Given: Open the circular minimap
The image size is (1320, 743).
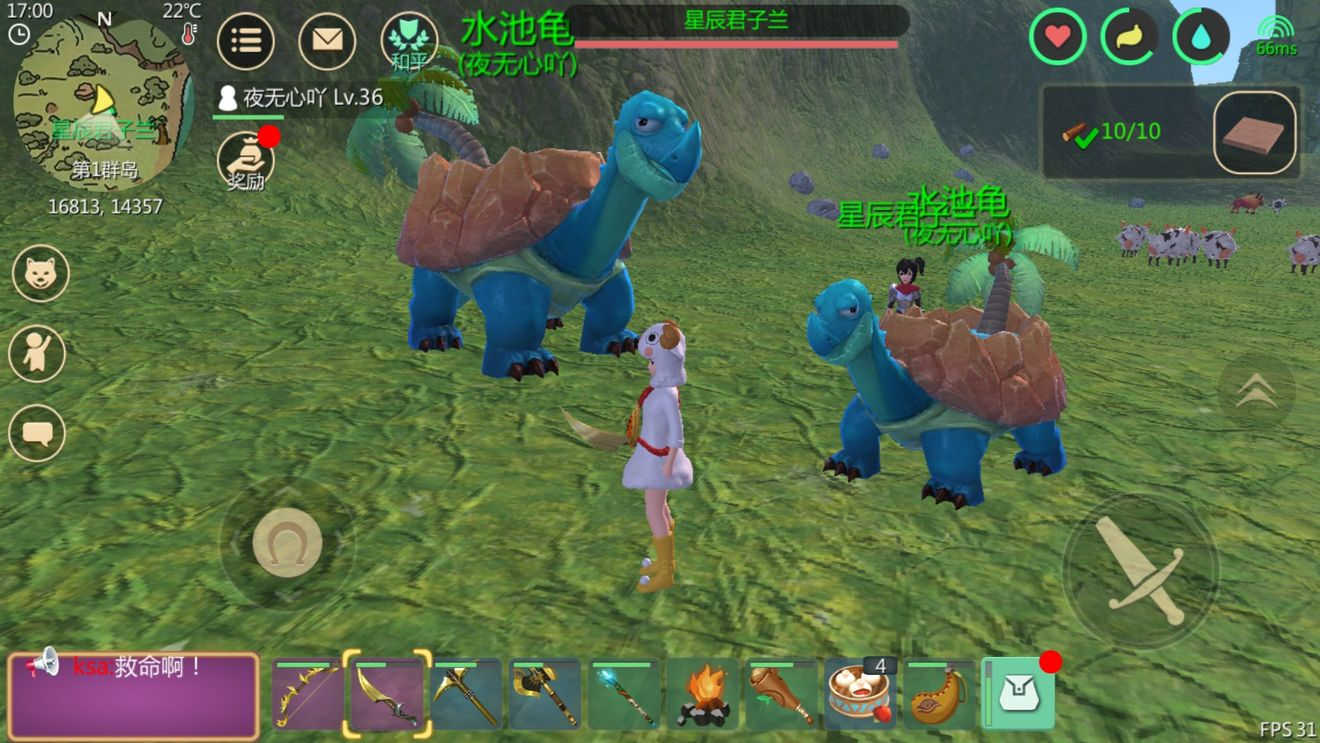Looking at the screenshot, I should pos(102,103).
